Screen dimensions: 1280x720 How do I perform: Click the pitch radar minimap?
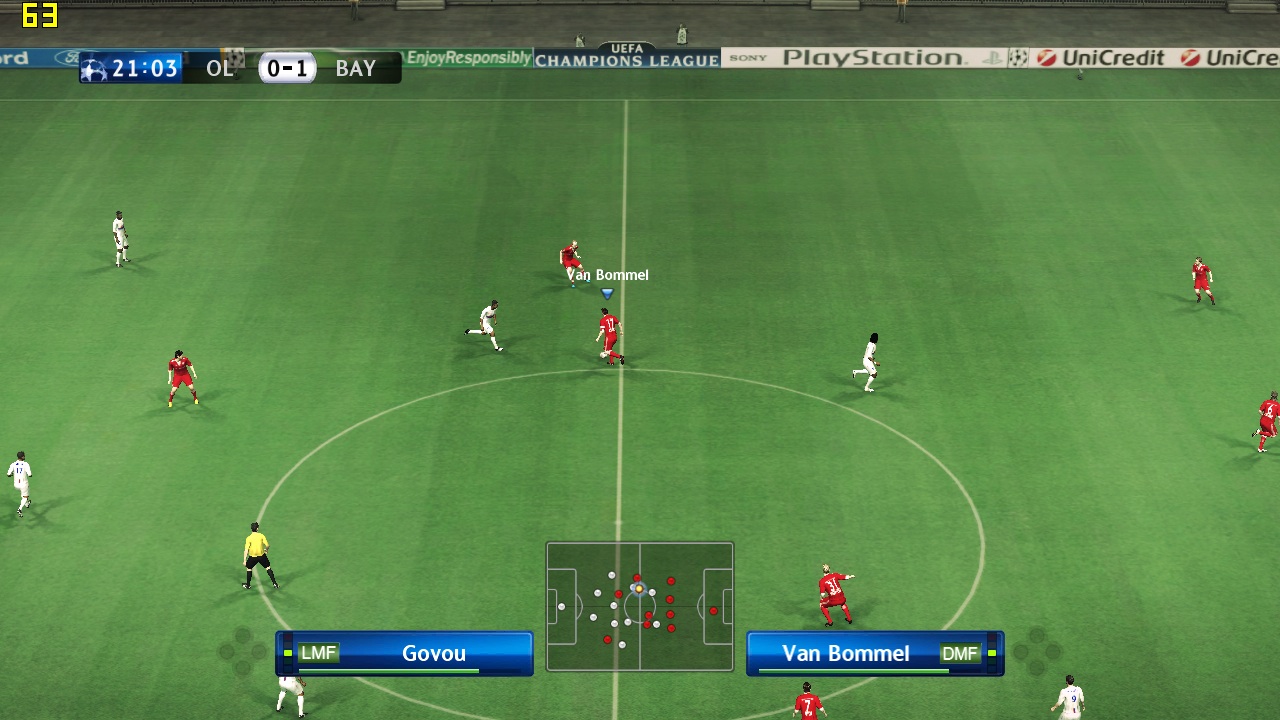(640, 606)
